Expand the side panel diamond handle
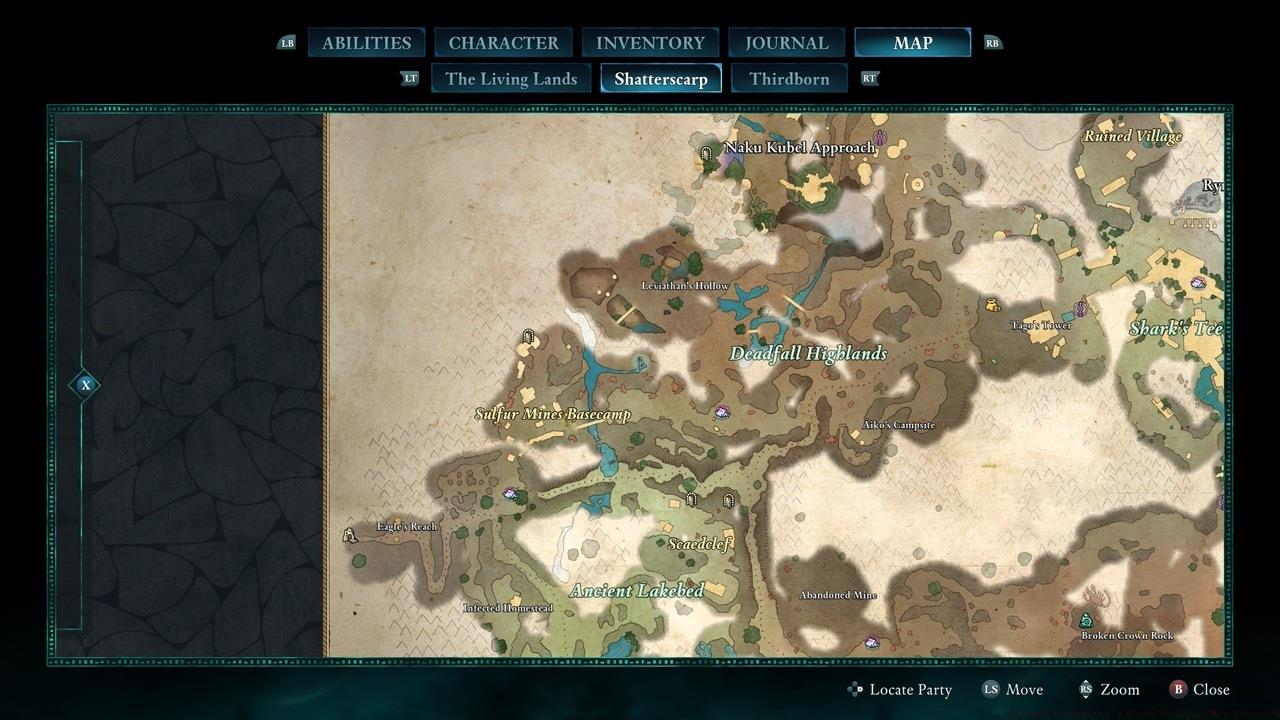1280x720 pixels. [86, 385]
